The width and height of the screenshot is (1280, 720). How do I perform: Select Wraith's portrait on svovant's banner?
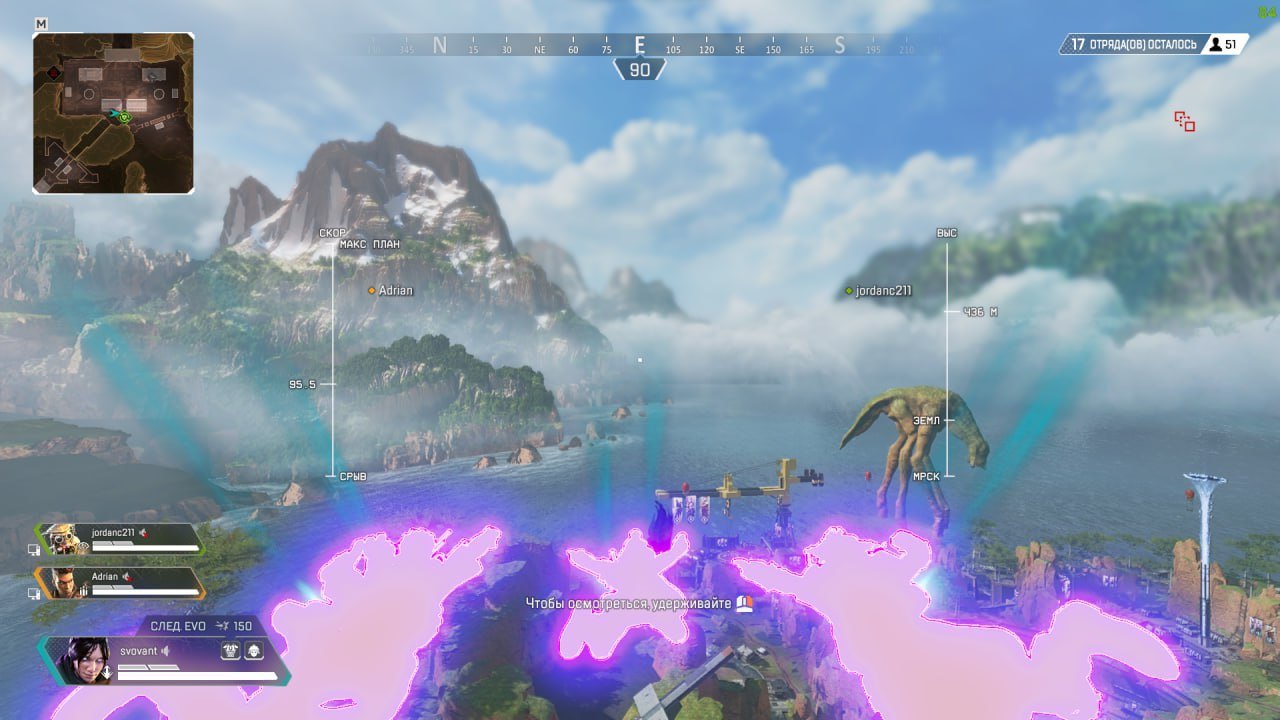[82, 659]
